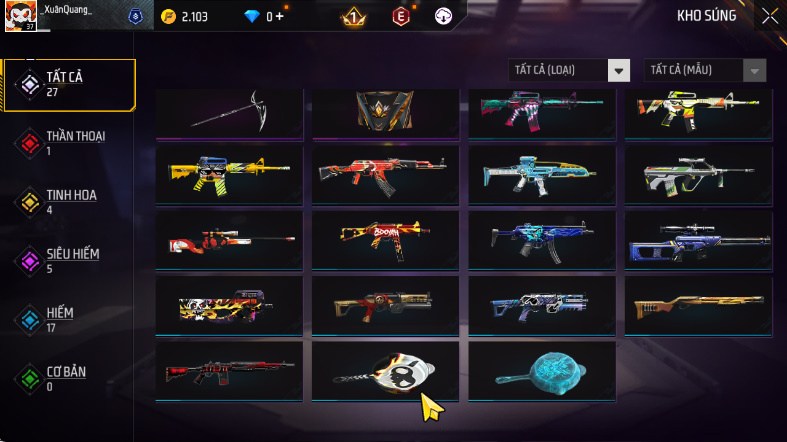
Task: Expand the Tất Cả (Mẫu) dropdown
Action: (x=707, y=70)
